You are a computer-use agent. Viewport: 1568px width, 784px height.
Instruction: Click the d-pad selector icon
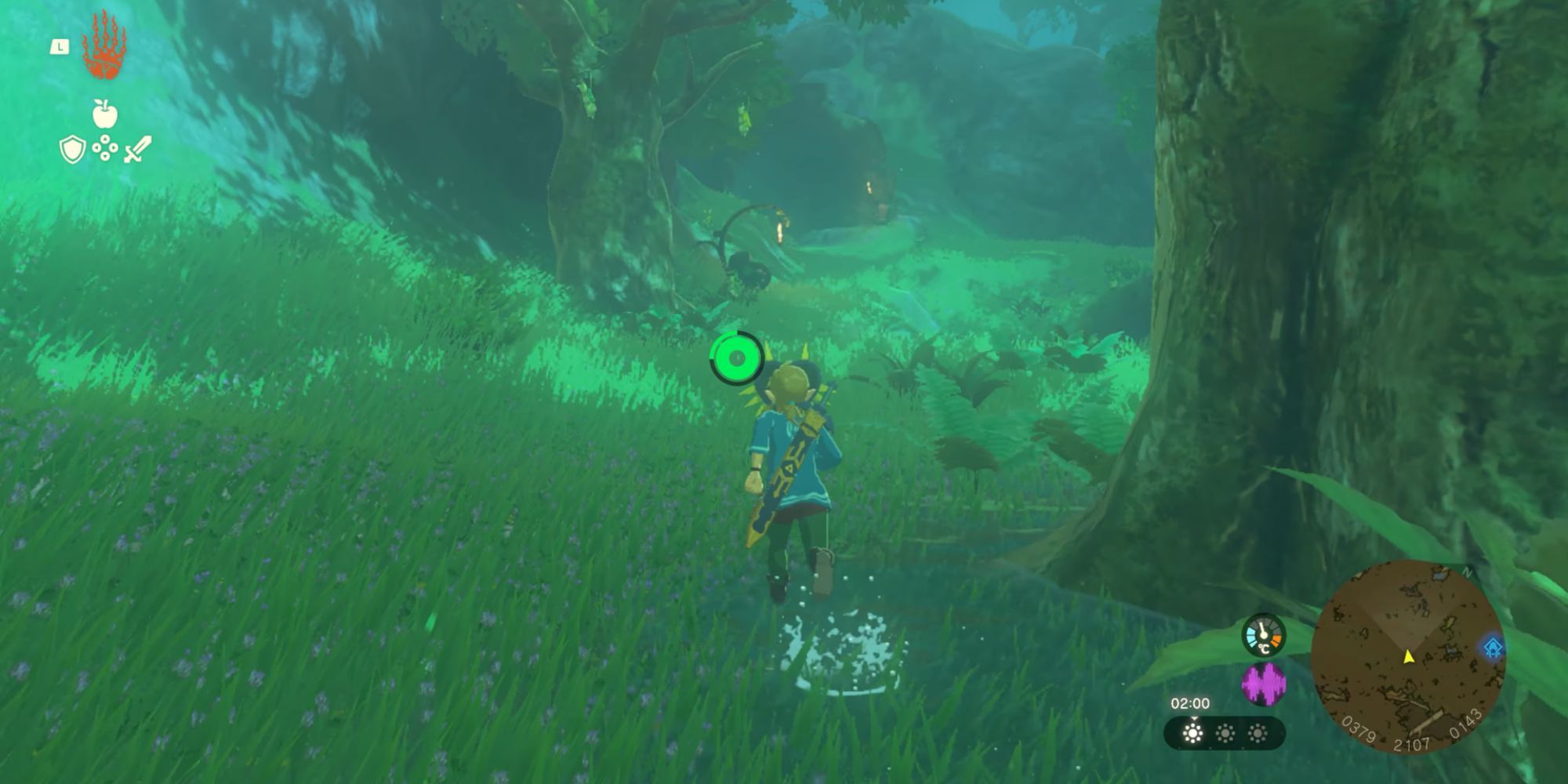click(x=105, y=147)
